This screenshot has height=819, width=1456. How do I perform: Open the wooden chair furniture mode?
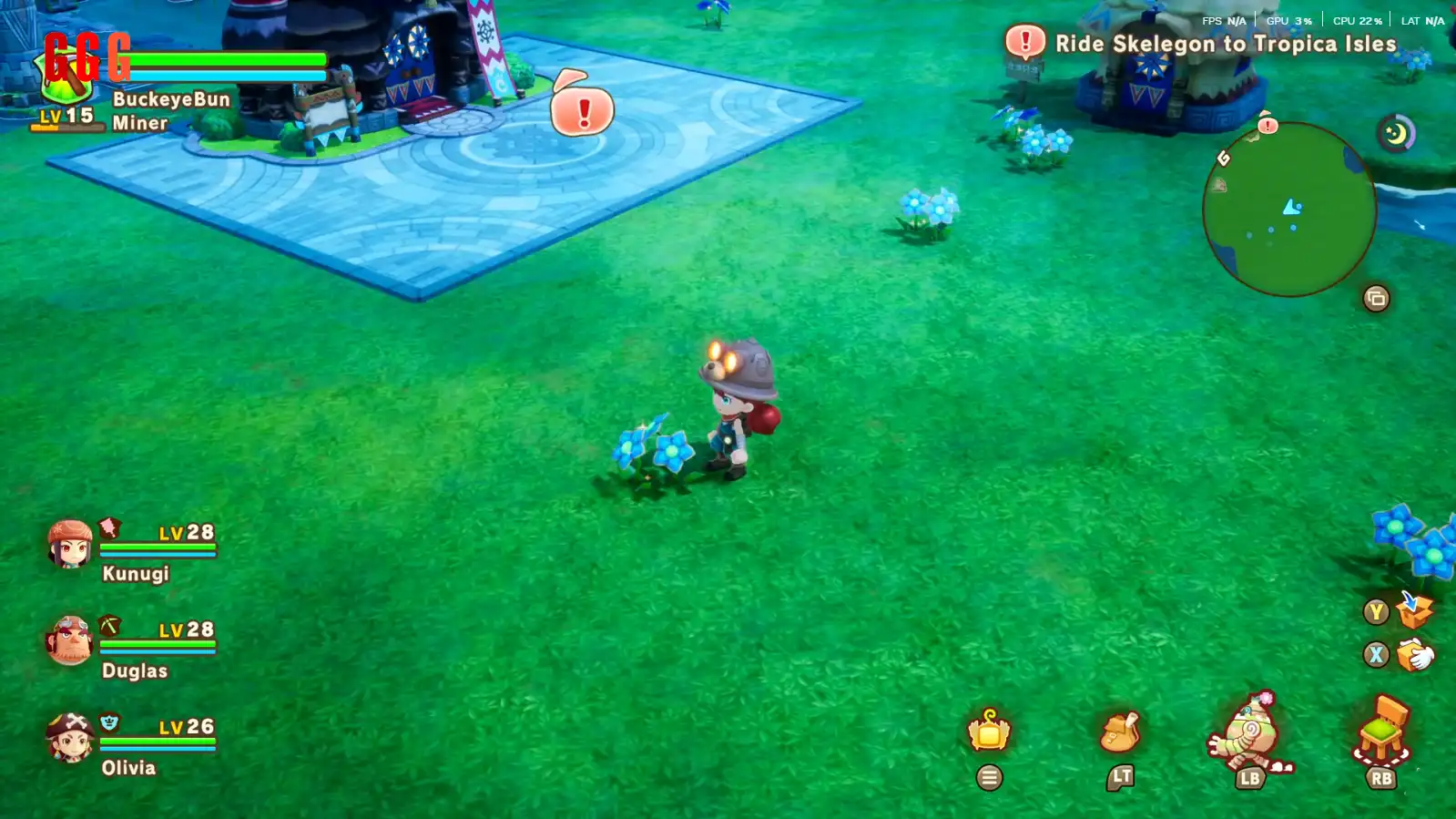click(x=1382, y=730)
